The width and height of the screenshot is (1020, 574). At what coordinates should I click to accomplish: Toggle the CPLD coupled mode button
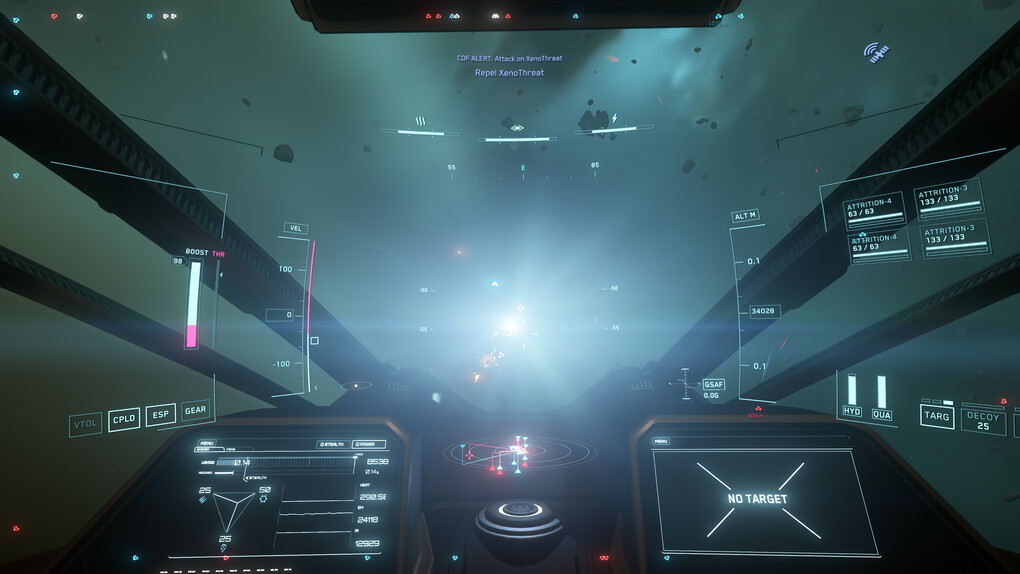click(124, 419)
